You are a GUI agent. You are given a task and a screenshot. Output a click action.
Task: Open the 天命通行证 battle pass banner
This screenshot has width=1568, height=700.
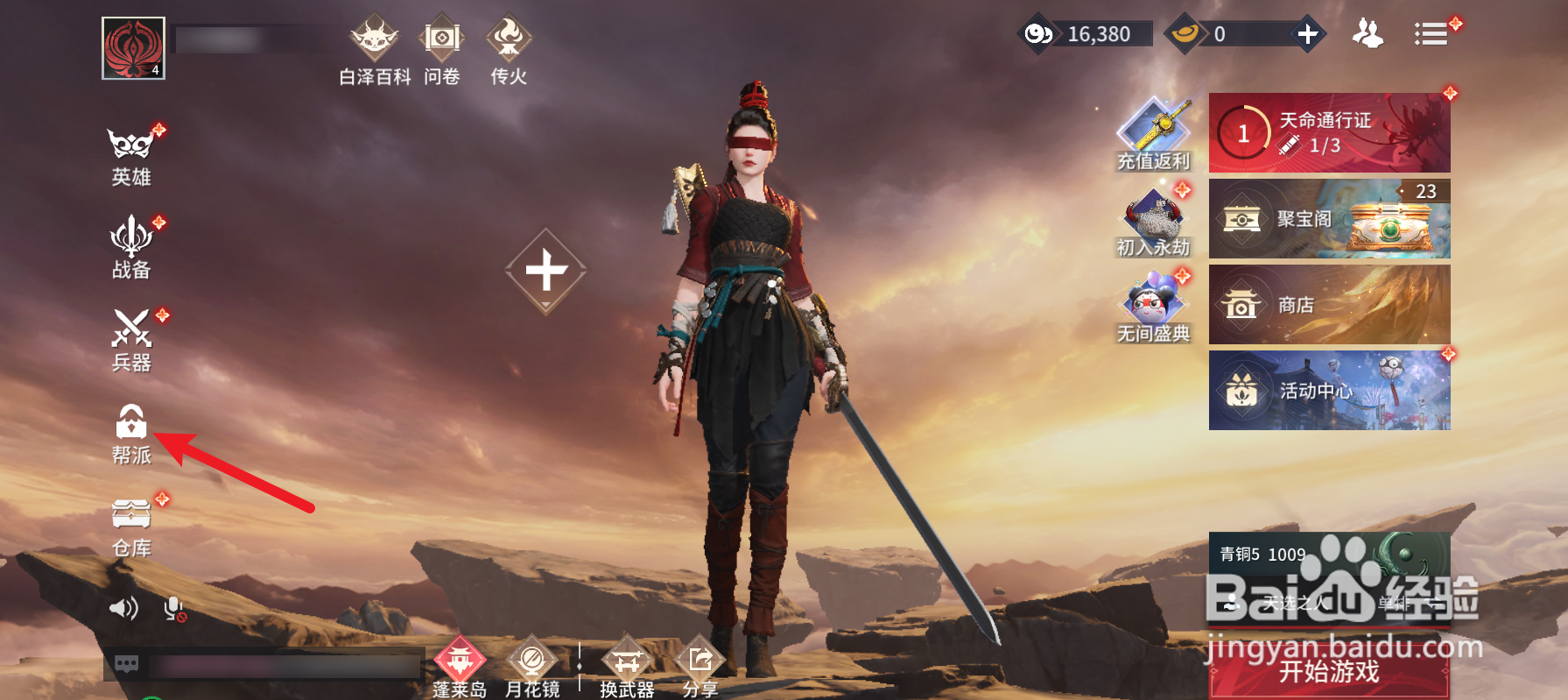pos(1329,133)
